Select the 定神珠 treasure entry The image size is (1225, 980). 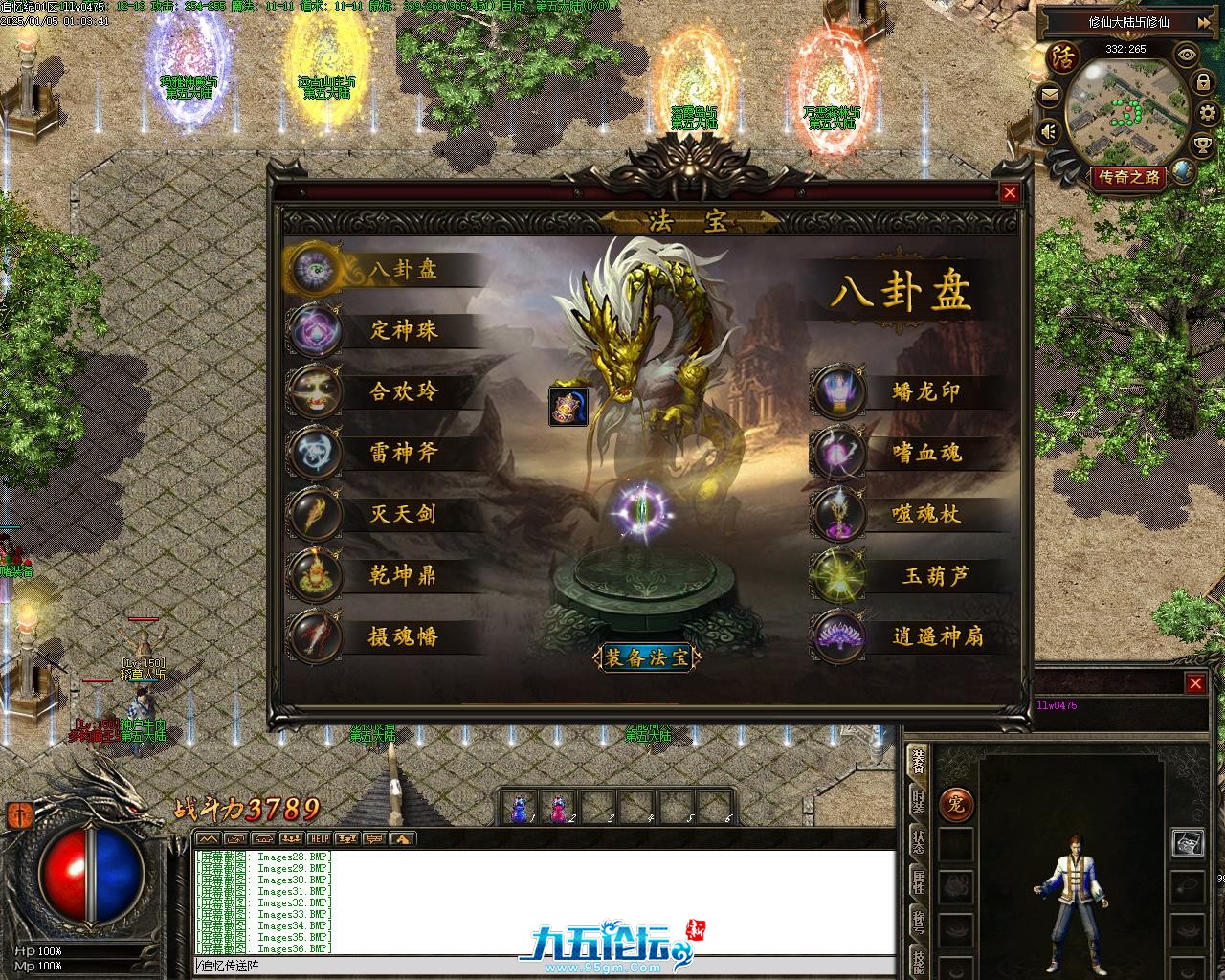click(402, 331)
